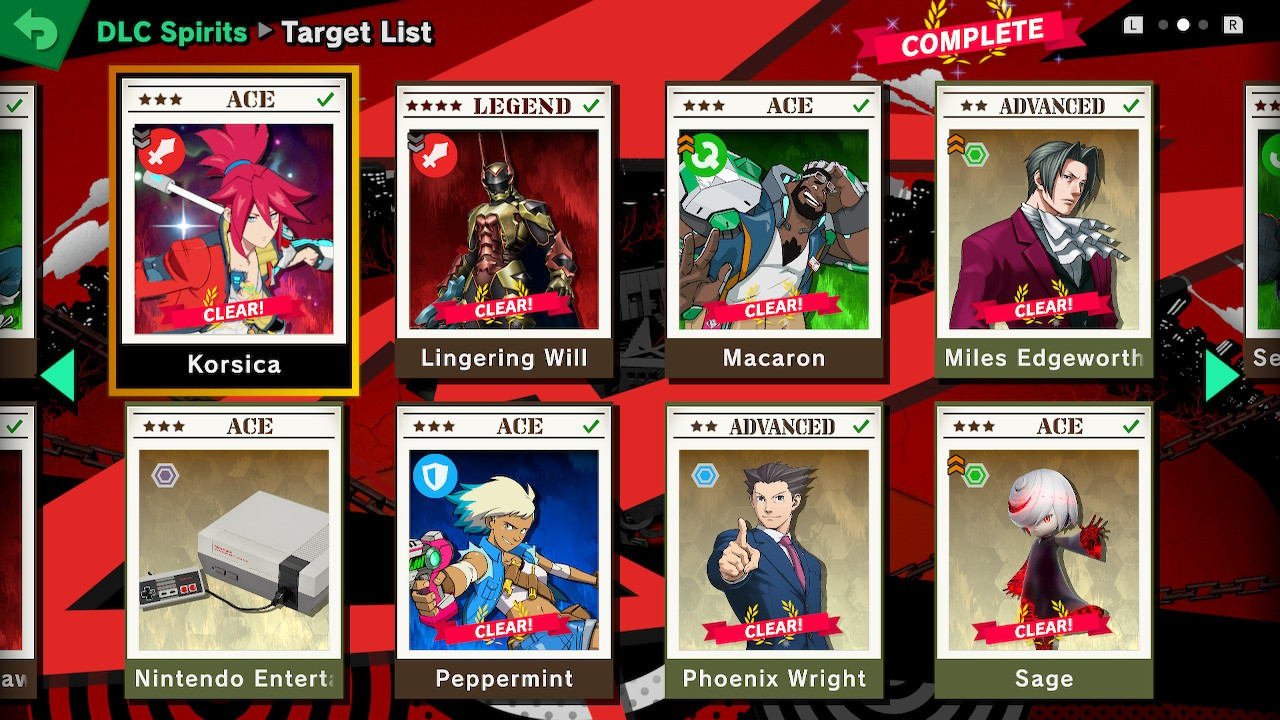1280x720 pixels.
Task: Select the Target List breadcrumb
Action: point(357,32)
